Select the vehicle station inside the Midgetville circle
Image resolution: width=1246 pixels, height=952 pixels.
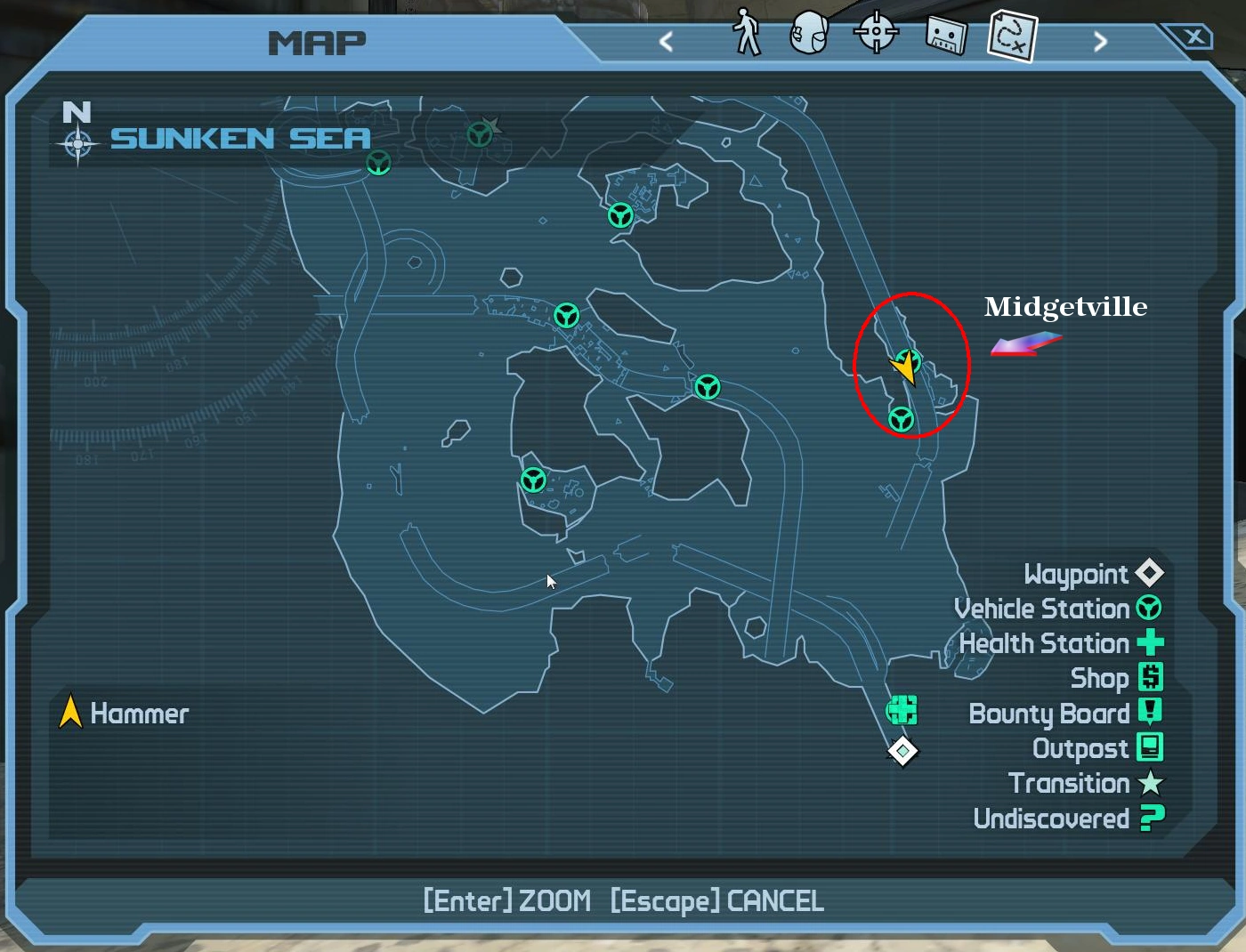(x=901, y=418)
